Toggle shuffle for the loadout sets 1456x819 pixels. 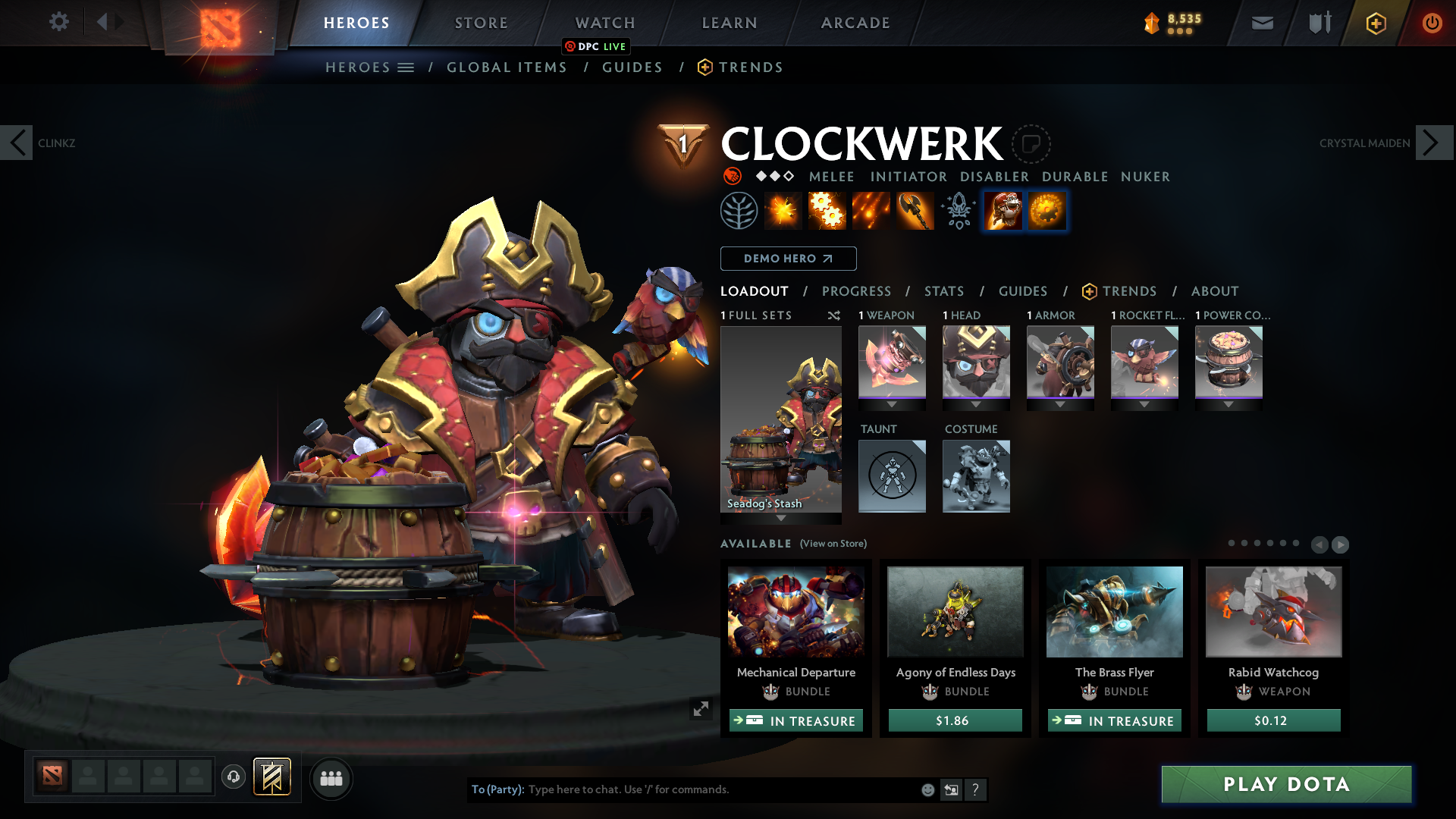tap(834, 316)
